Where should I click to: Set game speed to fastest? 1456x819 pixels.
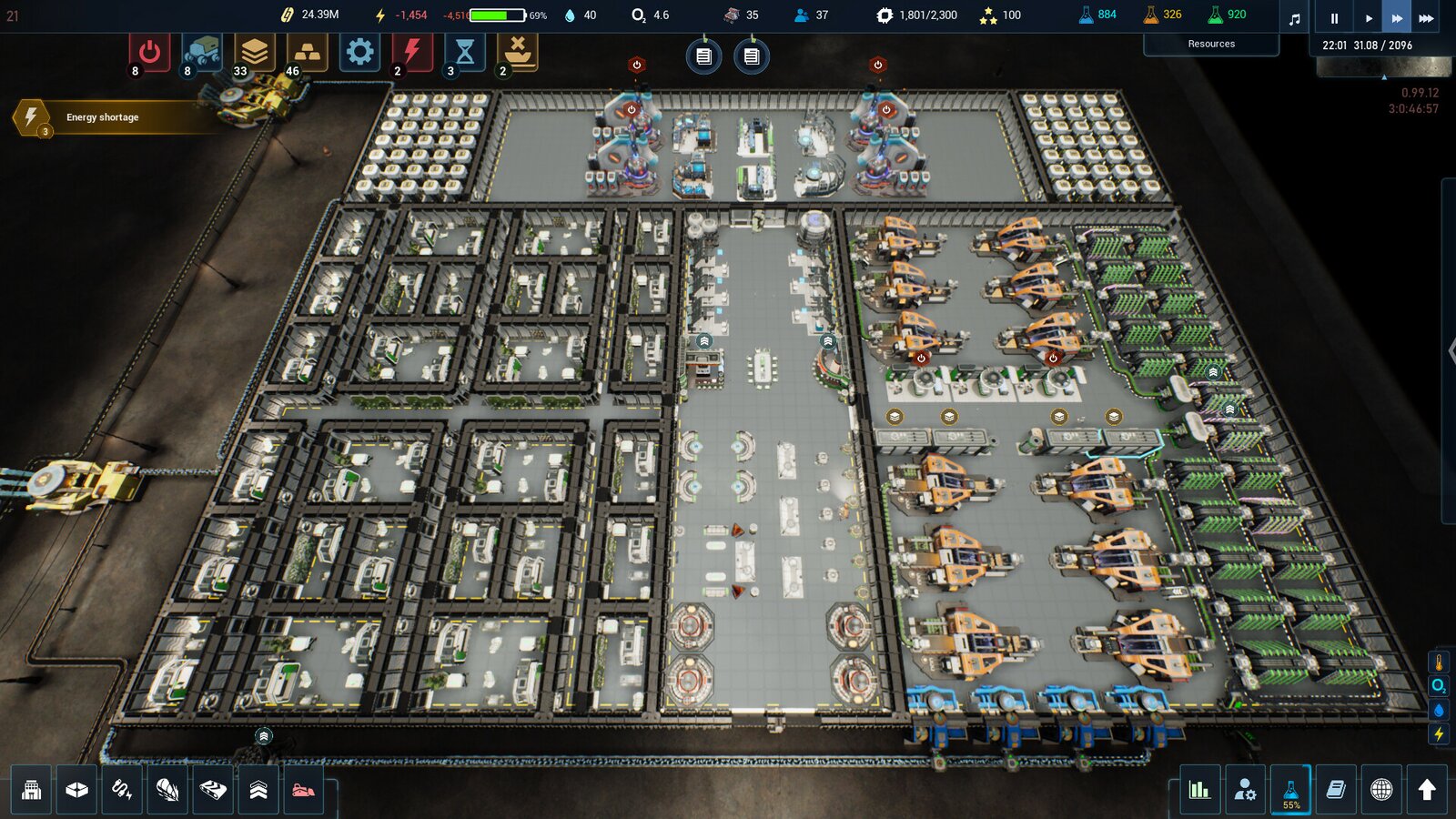[1426, 17]
